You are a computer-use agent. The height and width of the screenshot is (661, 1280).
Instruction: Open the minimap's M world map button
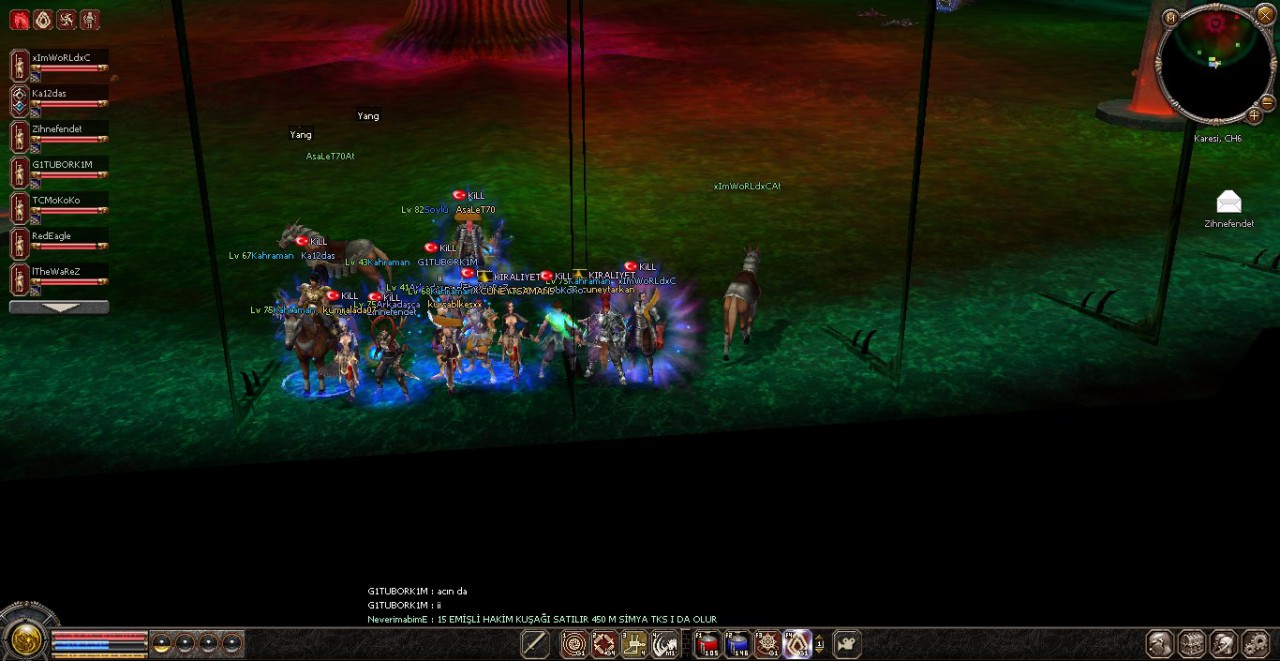(x=1170, y=17)
